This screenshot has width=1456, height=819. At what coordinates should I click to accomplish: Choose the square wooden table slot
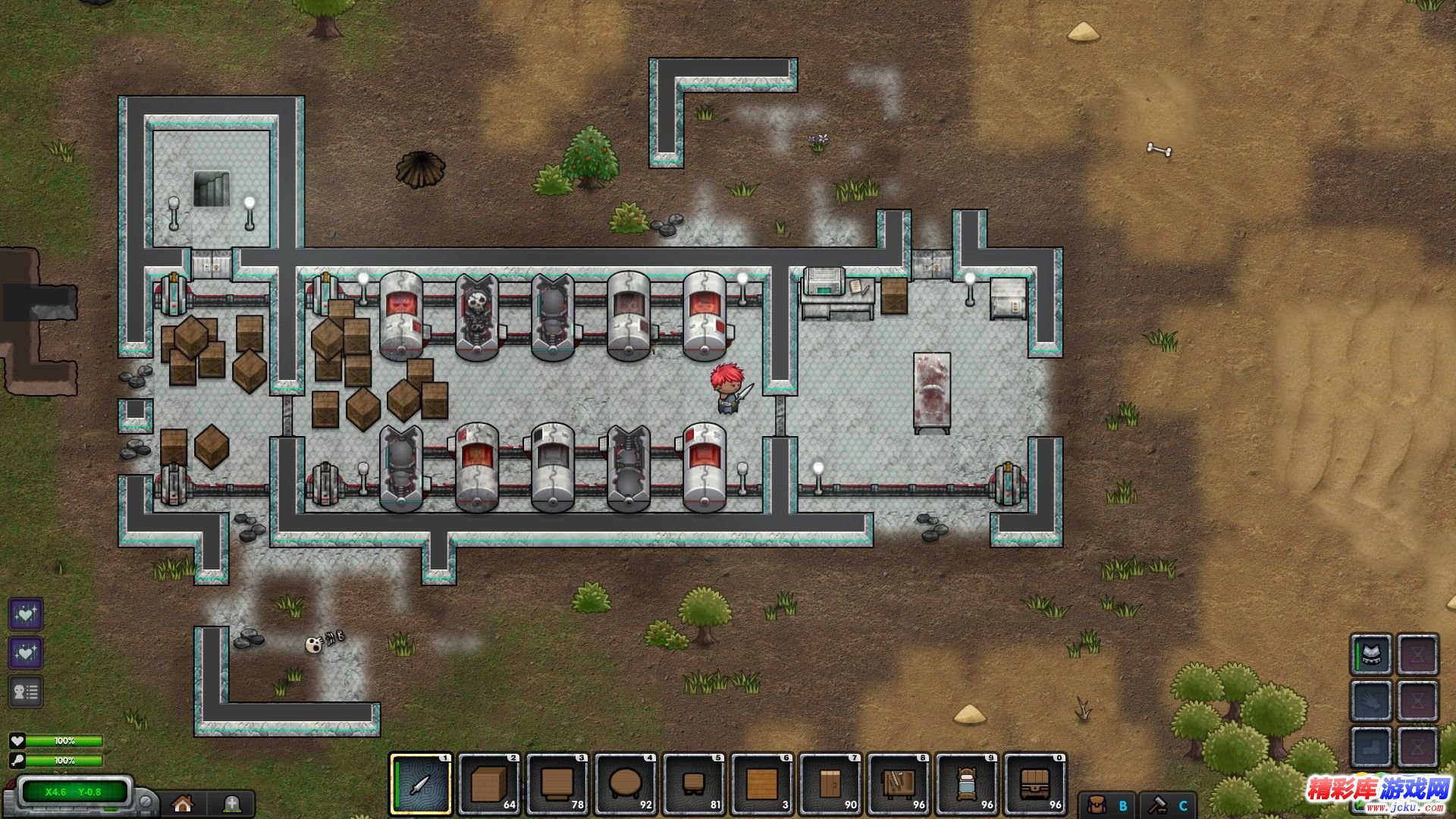(x=557, y=784)
